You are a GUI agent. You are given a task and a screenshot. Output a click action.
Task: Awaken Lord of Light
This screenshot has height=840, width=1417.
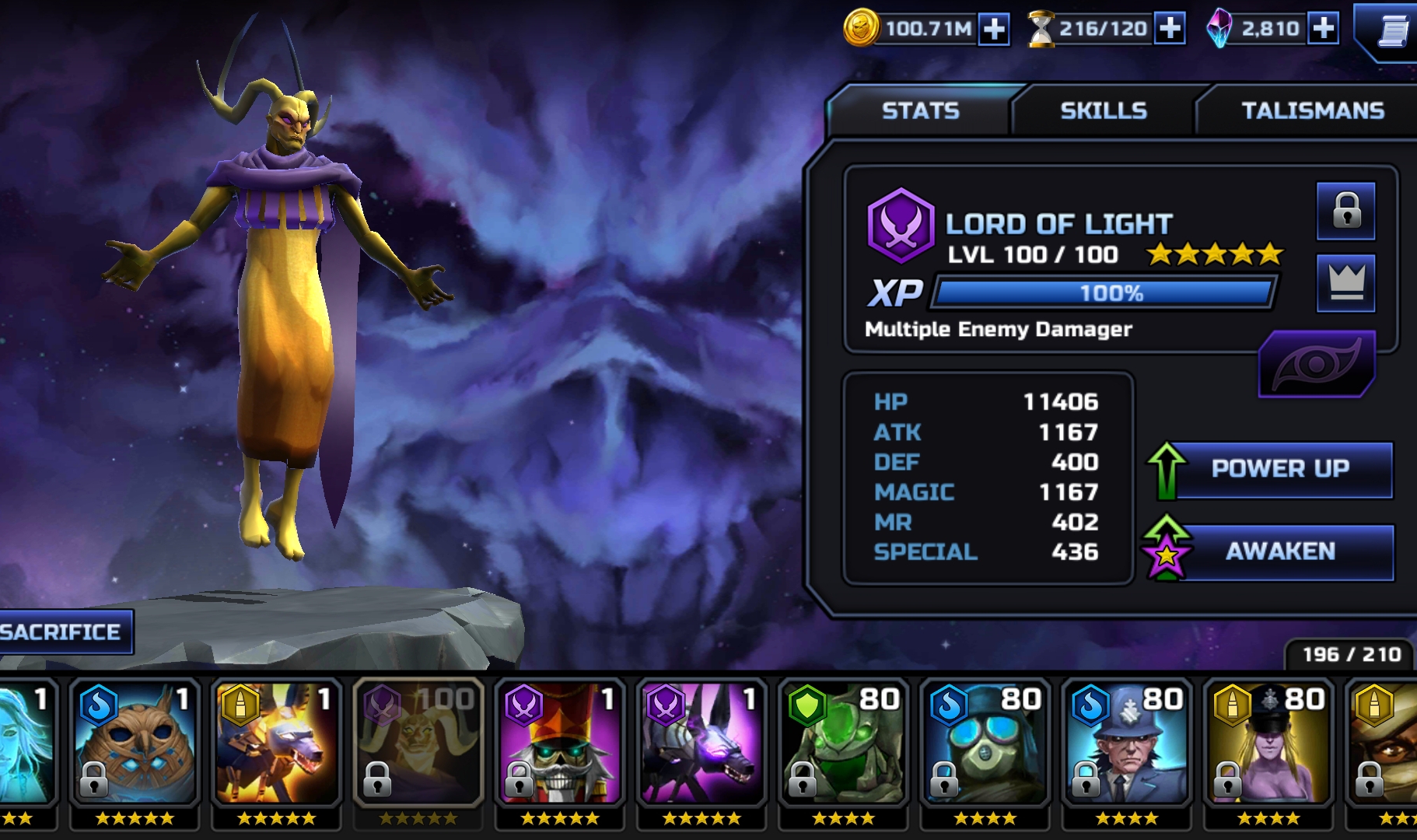coord(1279,551)
